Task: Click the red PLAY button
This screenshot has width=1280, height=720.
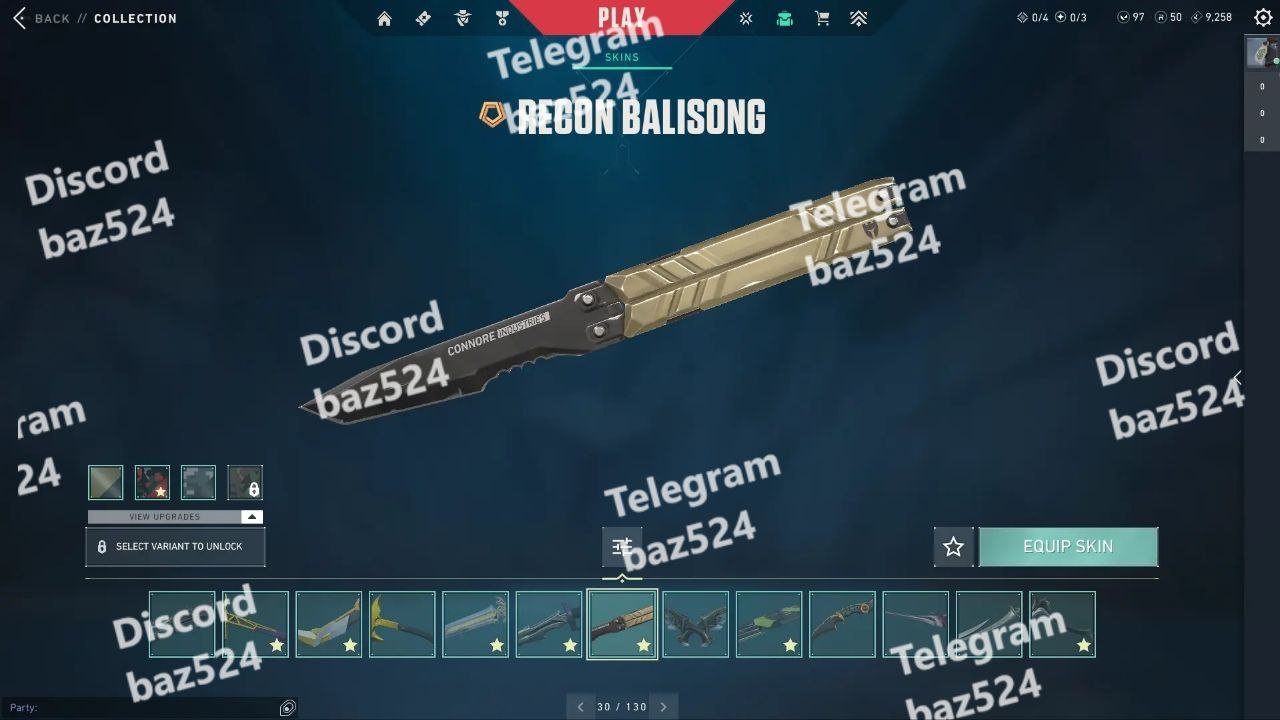Action: [x=621, y=17]
